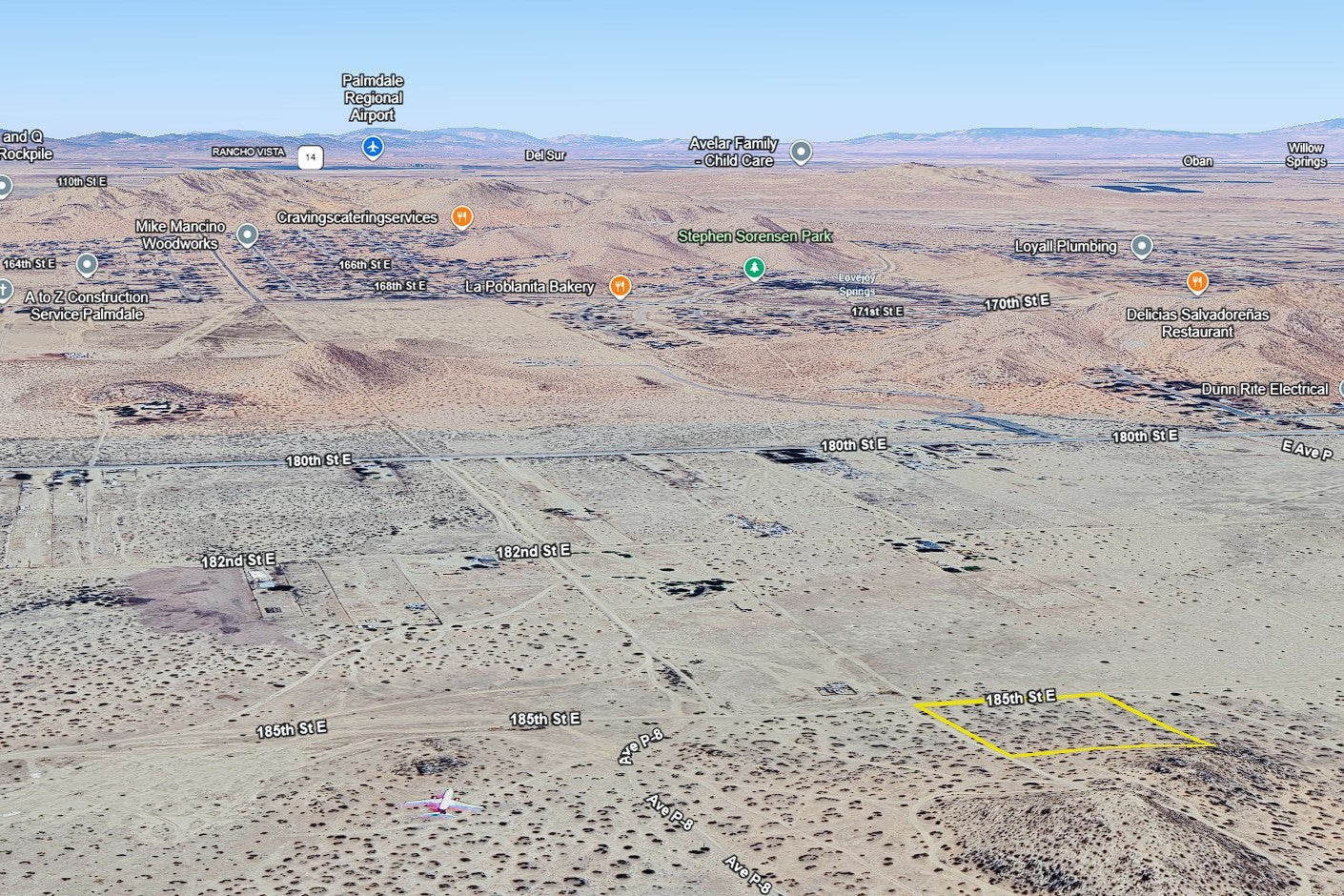The width and height of the screenshot is (1344, 896).
Task: Click the Cravingscateringservices restaurant pin
Action: (x=461, y=217)
